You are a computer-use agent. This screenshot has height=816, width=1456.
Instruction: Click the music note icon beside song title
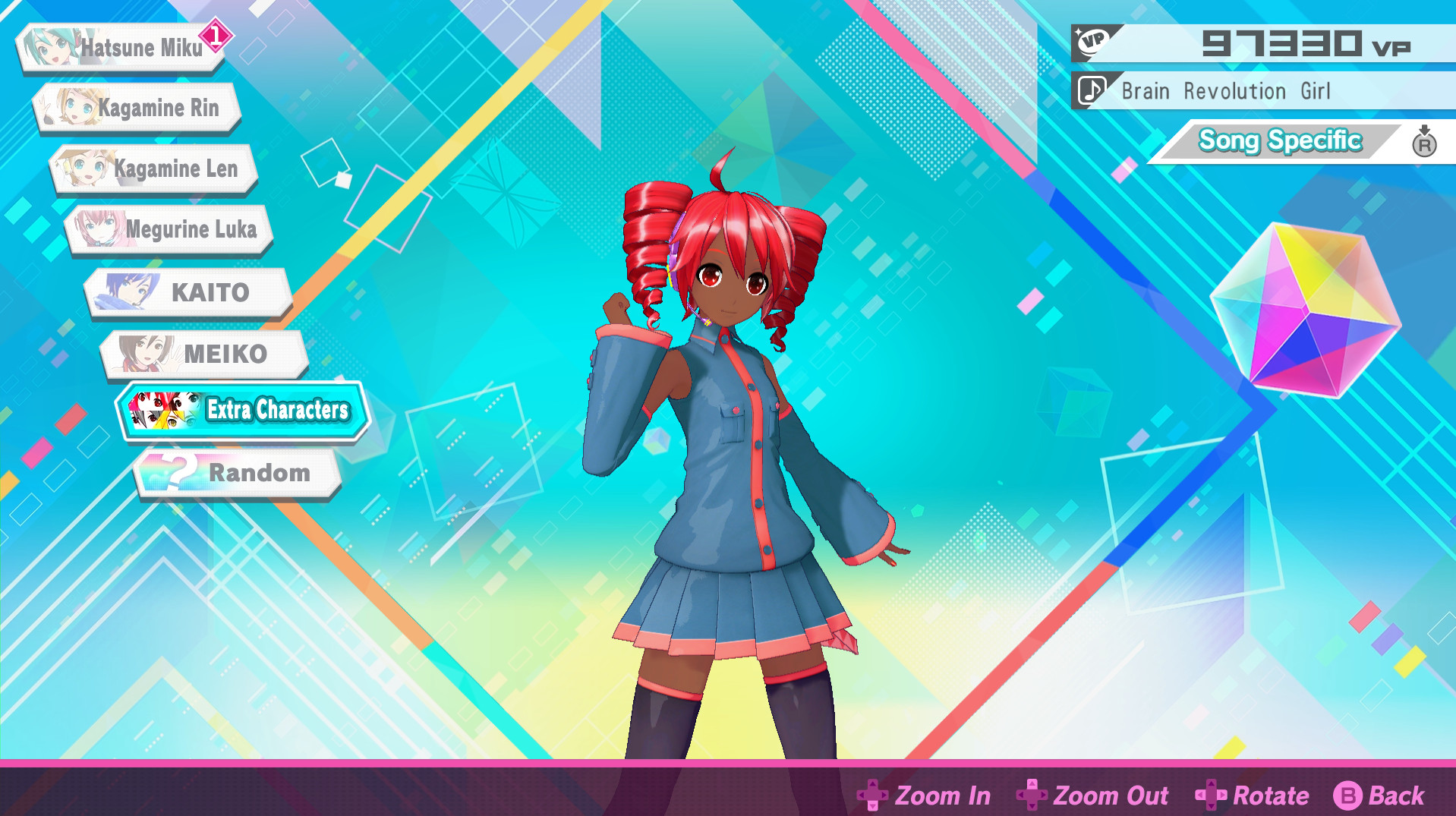(x=1091, y=91)
